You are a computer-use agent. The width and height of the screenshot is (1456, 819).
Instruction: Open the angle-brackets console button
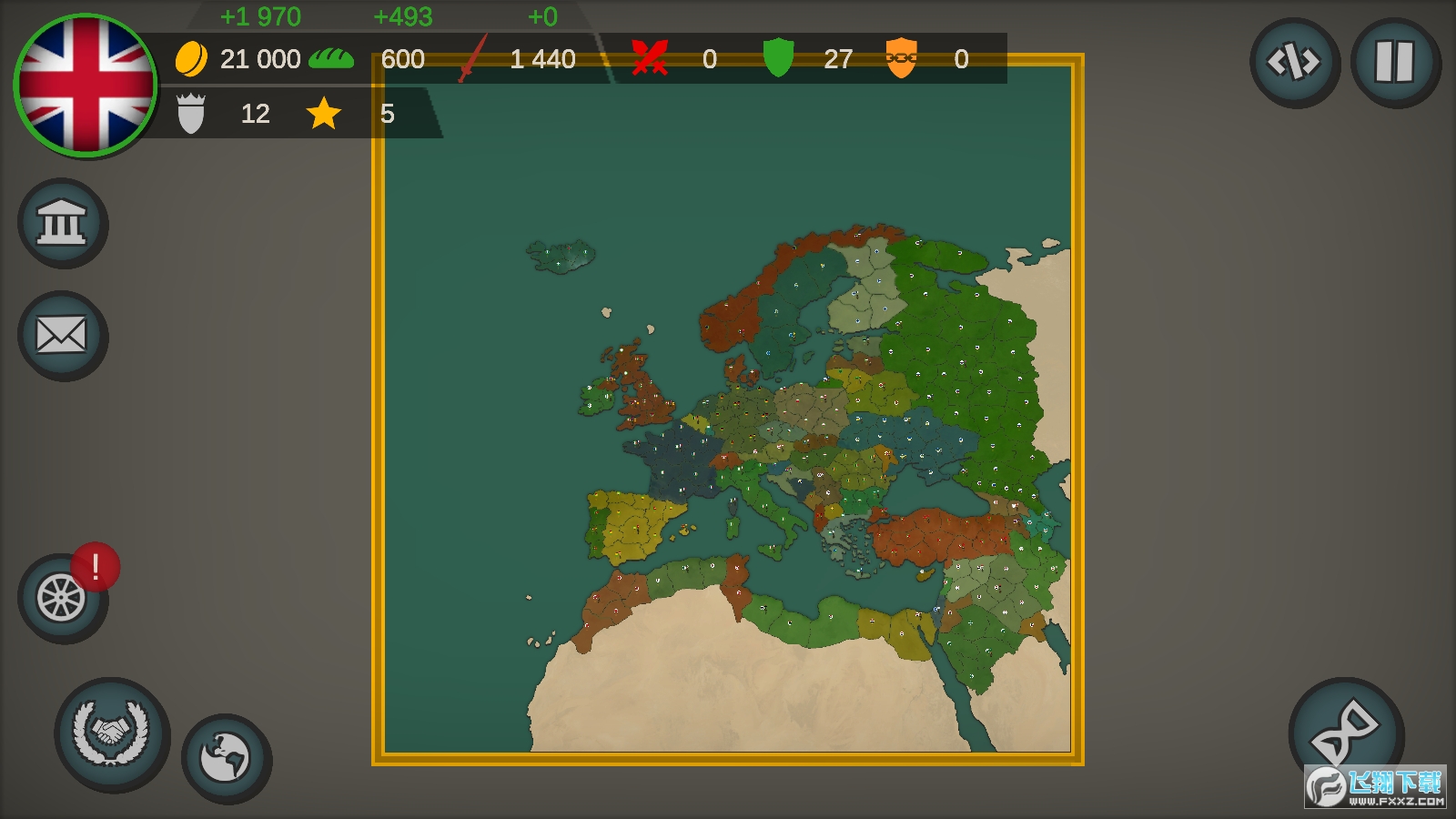pos(1293,62)
